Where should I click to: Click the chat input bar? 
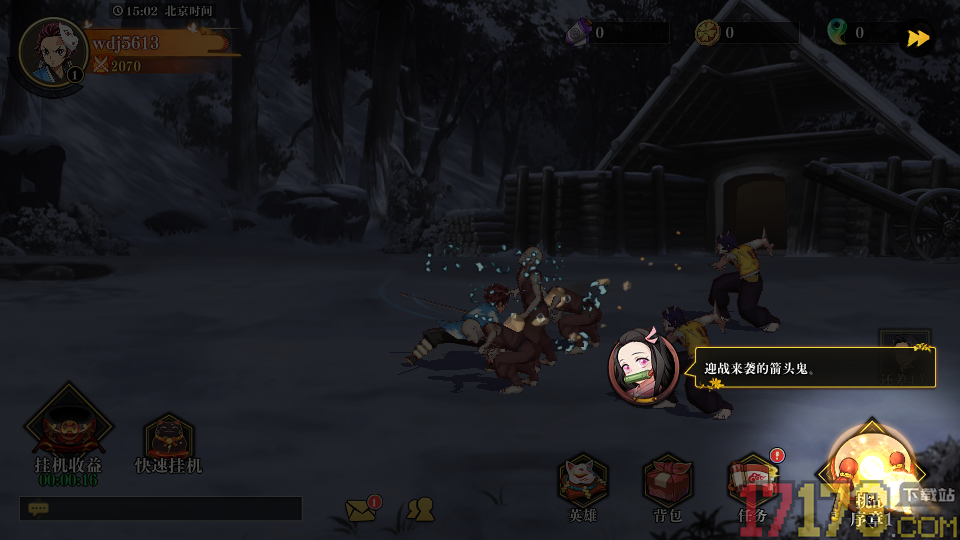point(160,509)
